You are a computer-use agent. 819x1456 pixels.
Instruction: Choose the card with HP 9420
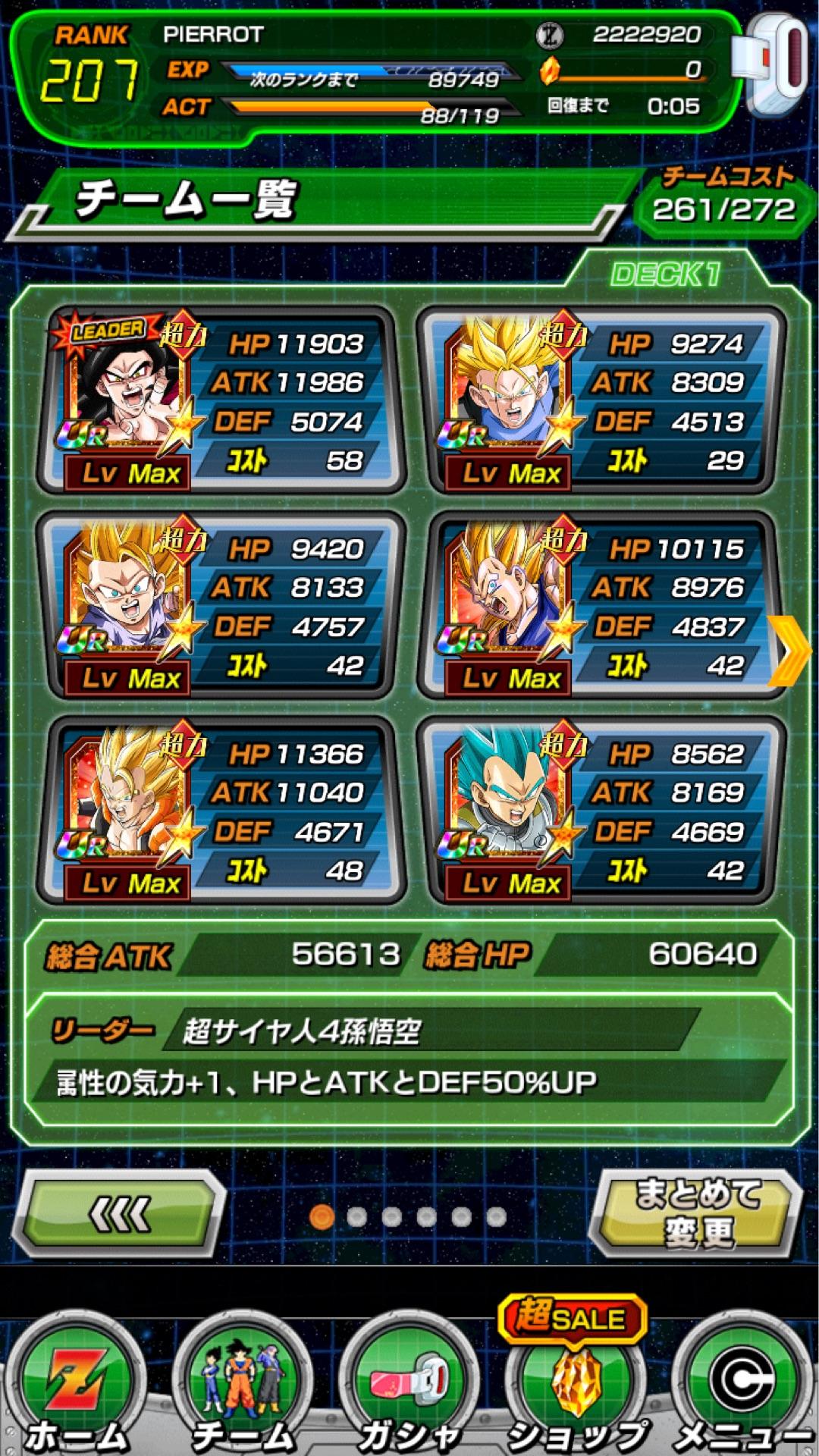coord(220,605)
